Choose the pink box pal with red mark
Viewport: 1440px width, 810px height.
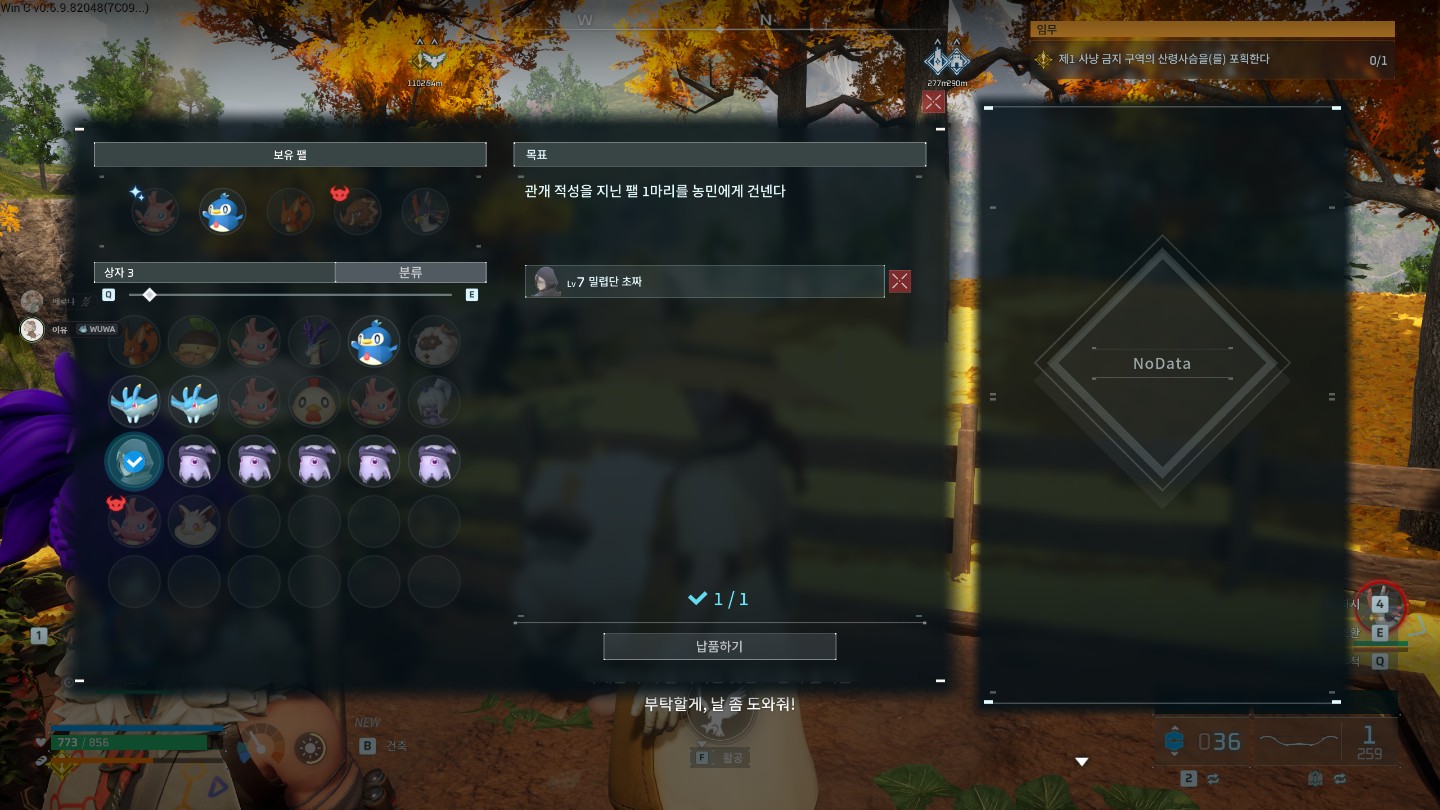pos(133,521)
